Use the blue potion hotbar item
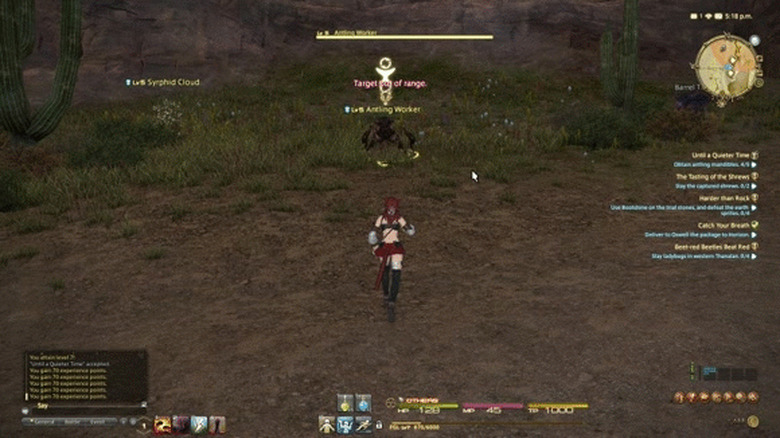Screen dimensions: 780x438 (x=363, y=403)
